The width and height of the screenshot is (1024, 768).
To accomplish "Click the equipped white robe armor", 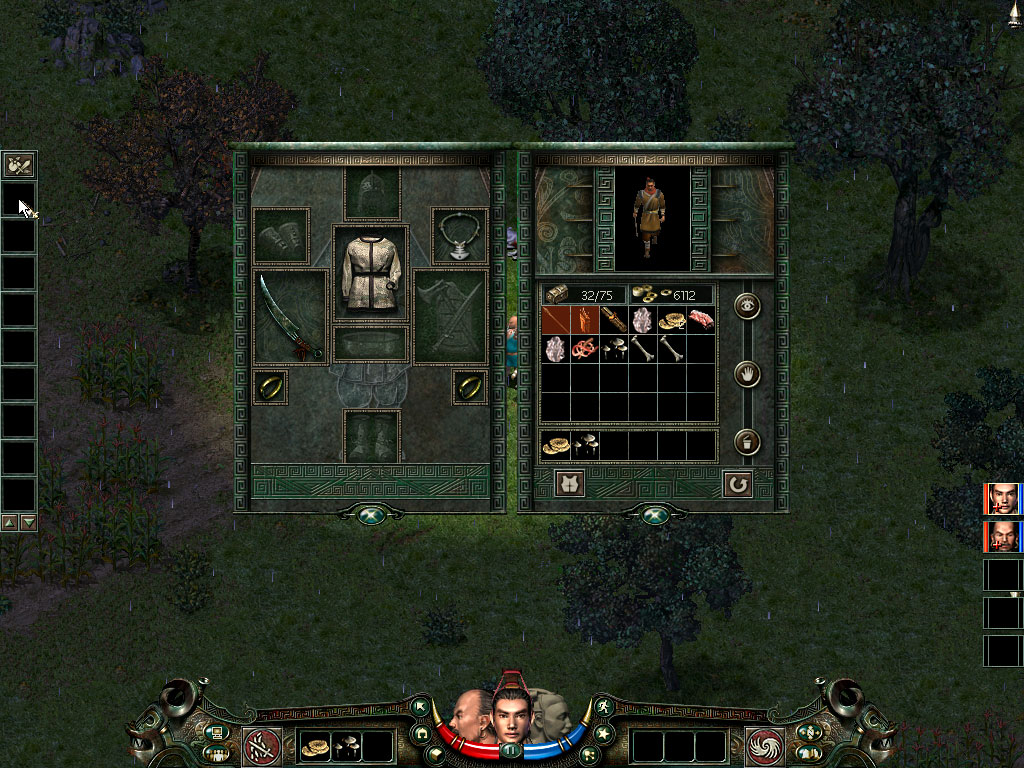I will 371,273.
